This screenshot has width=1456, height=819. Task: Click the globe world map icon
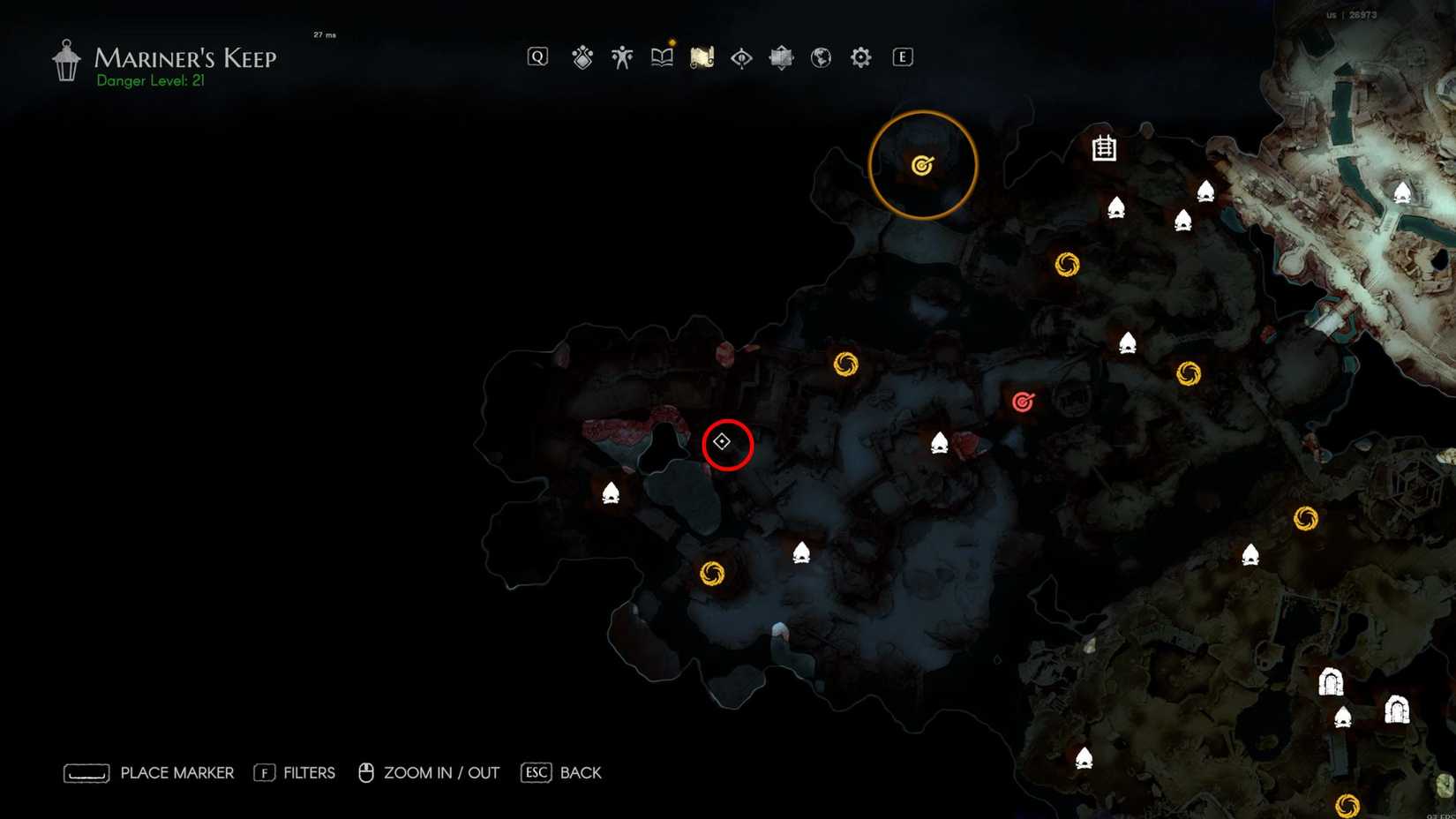(820, 56)
